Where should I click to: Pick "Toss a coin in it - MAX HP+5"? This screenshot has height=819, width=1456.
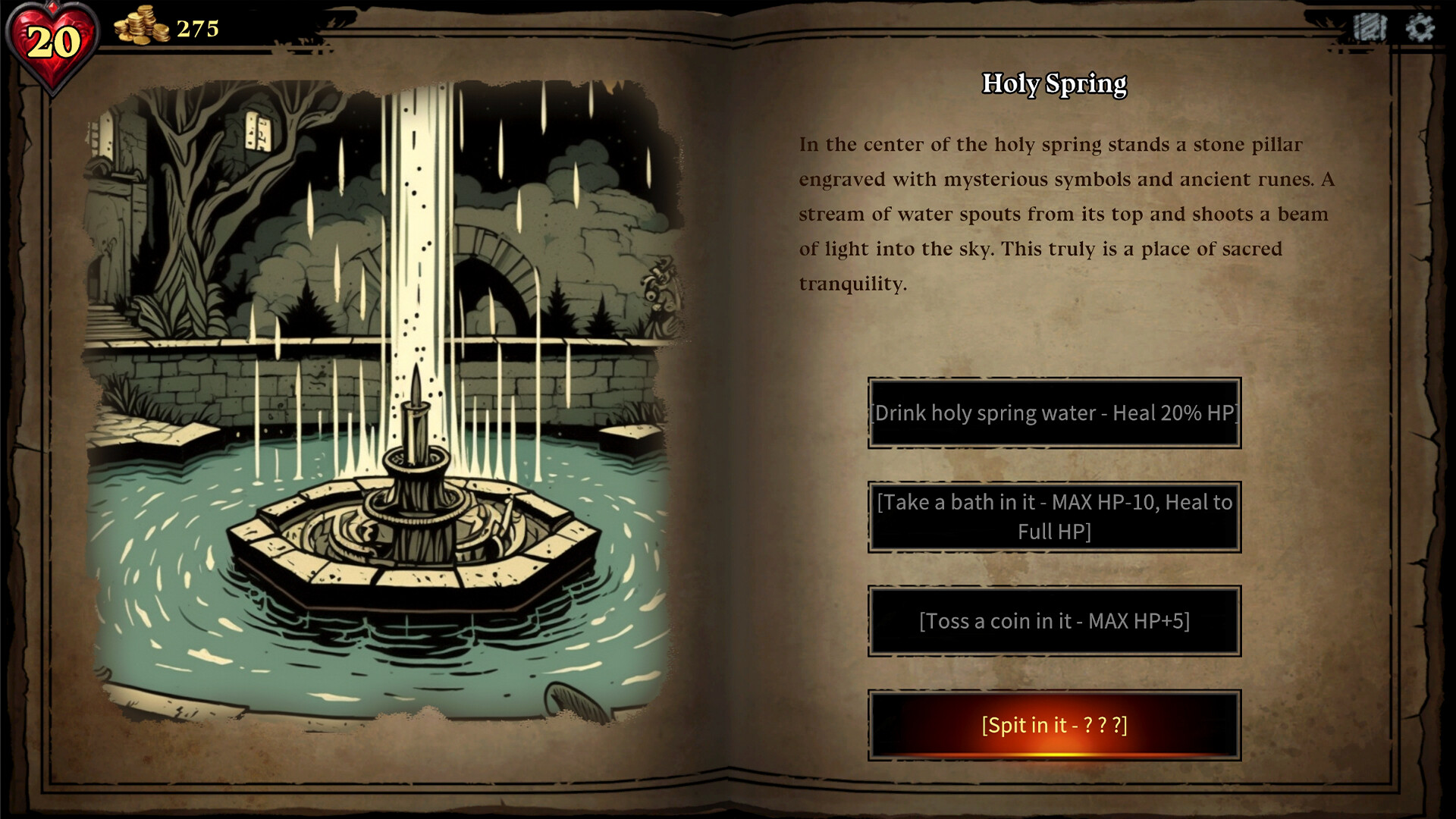pos(1056,621)
